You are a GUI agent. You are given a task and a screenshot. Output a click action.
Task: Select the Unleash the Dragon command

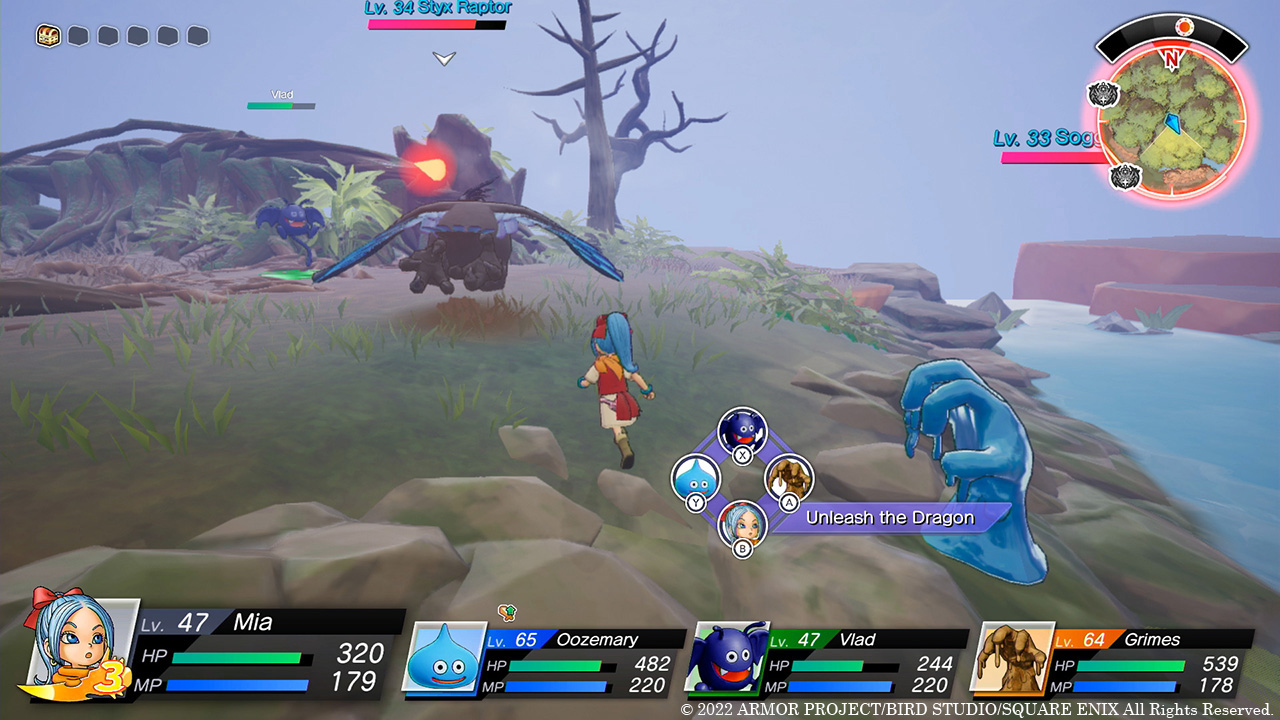point(889,518)
